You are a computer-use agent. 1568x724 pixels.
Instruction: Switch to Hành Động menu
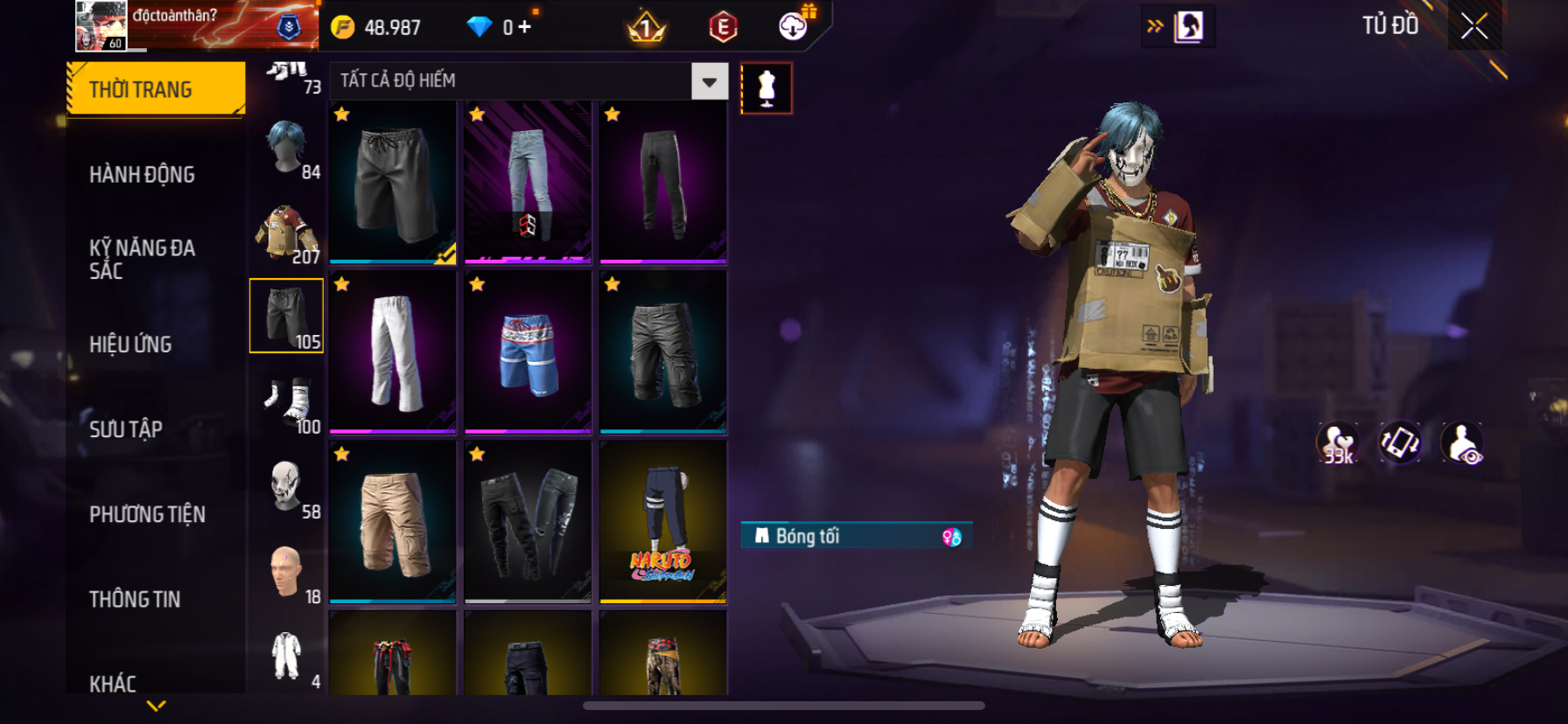tap(142, 174)
